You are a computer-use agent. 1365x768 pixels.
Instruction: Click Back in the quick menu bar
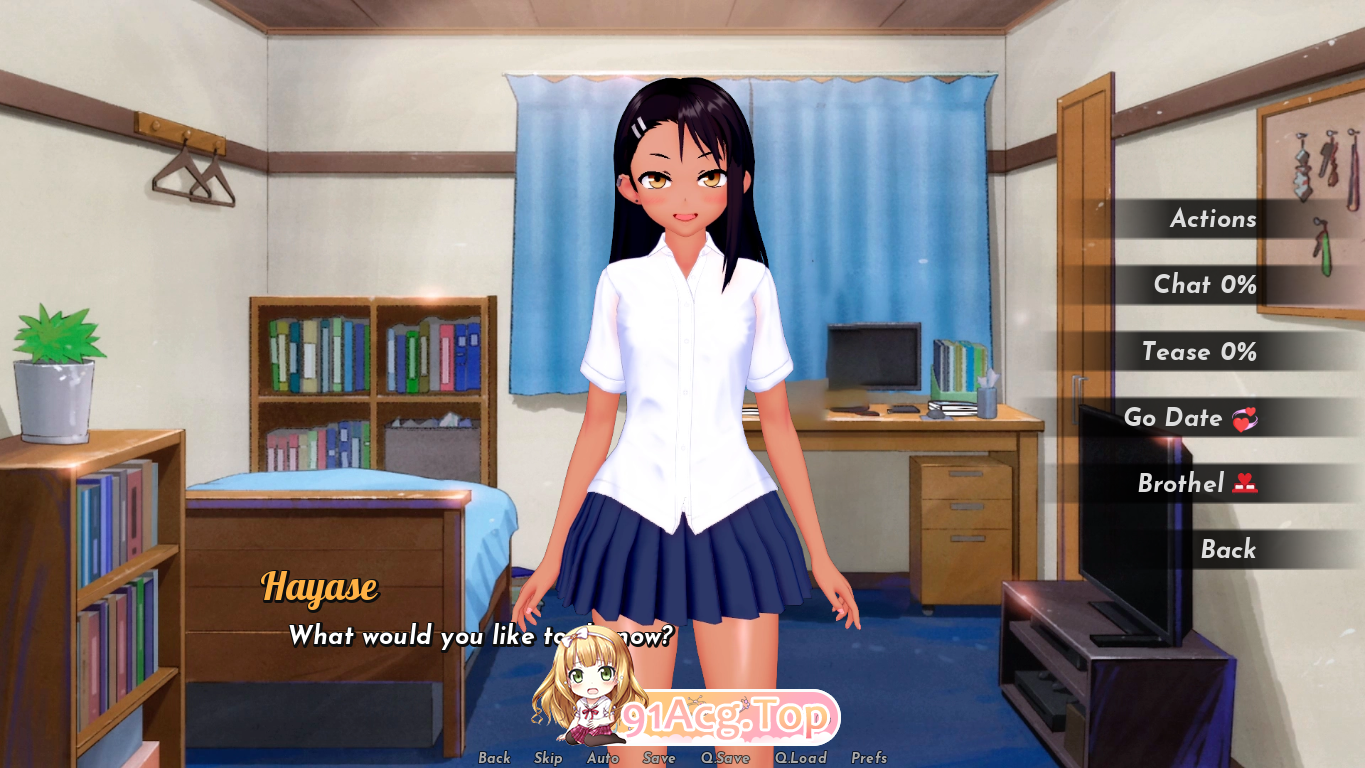pos(494,758)
